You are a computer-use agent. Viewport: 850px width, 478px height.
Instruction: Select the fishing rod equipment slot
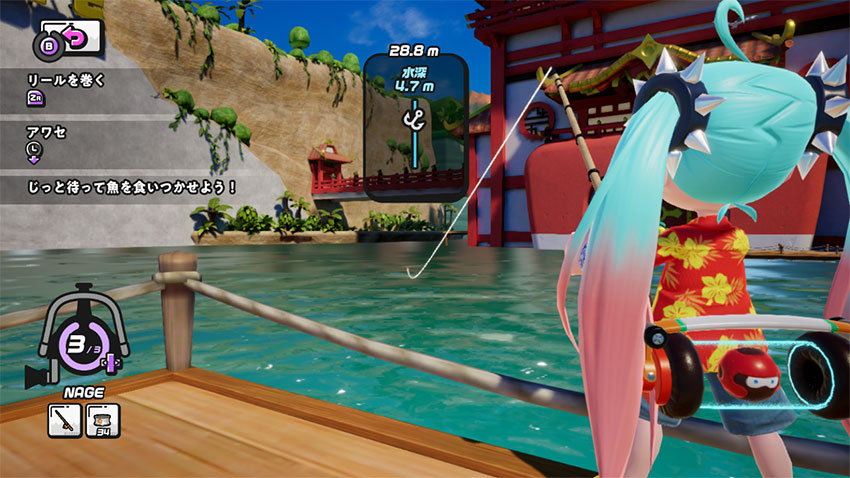point(63,420)
